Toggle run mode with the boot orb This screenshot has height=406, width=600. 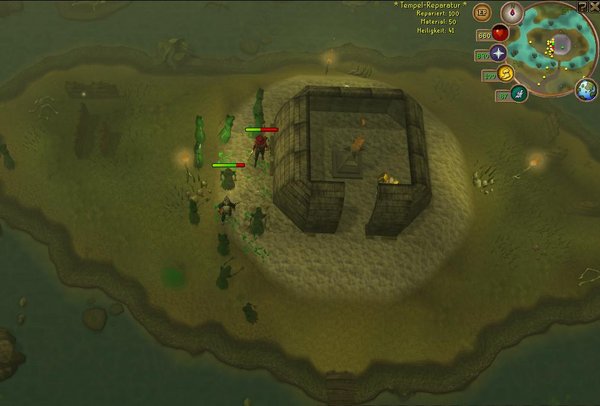coord(519,94)
